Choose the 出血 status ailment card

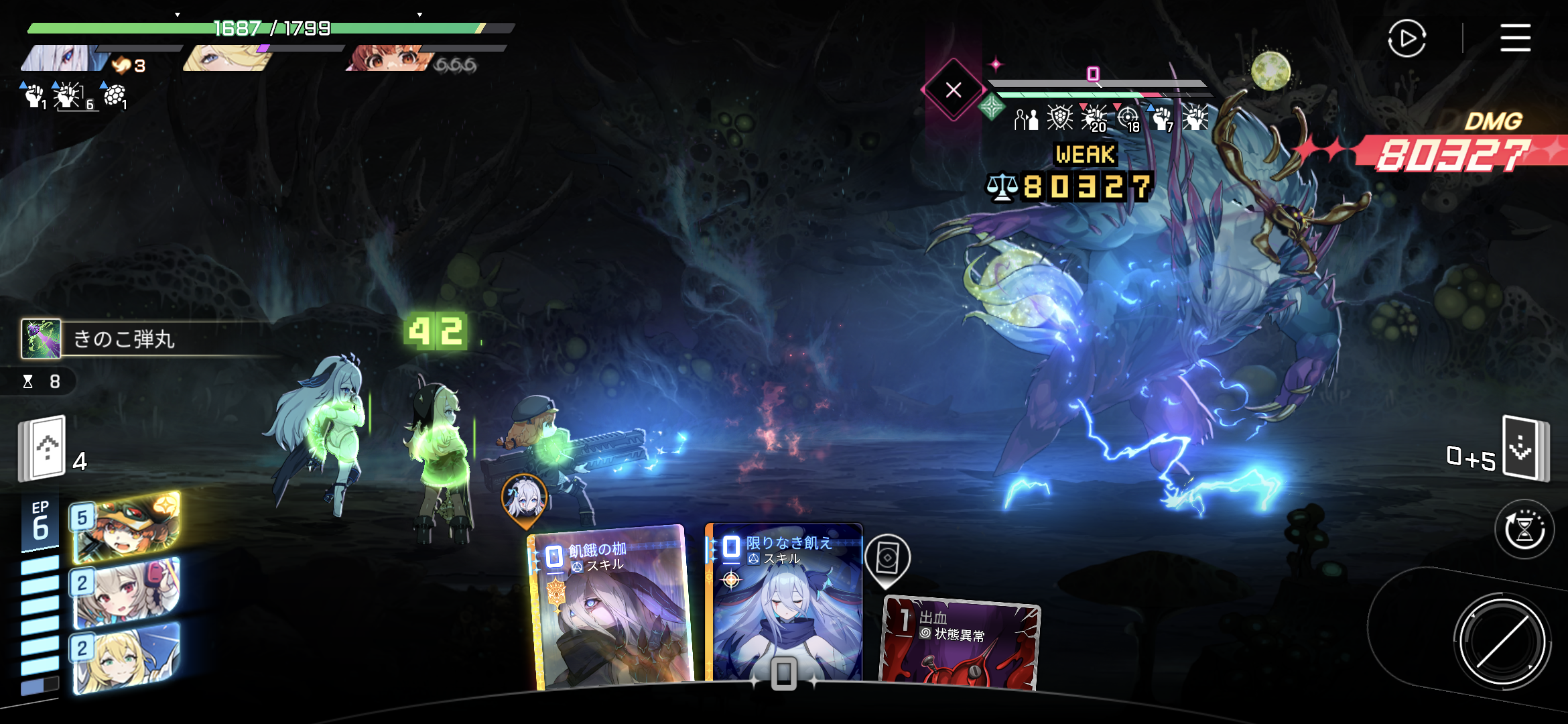(960, 645)
